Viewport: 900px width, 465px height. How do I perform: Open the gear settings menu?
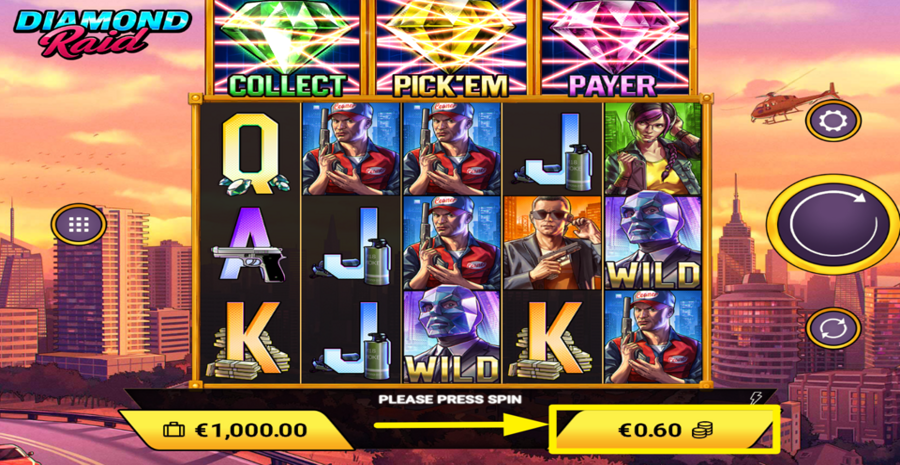pyautogui.click(x=832, y=121)
